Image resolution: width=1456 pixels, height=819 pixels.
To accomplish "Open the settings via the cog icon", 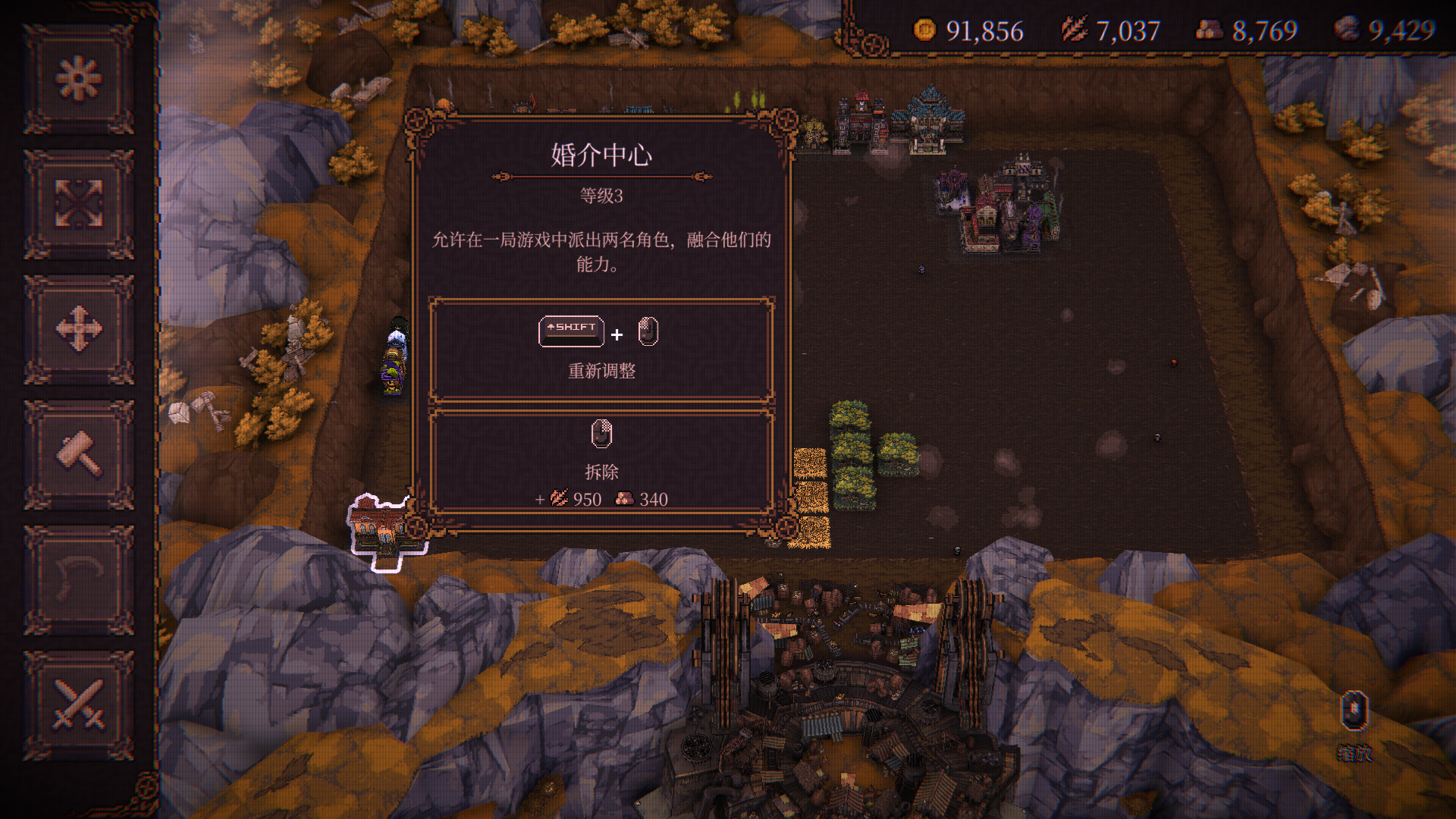I will click(79, 79).
